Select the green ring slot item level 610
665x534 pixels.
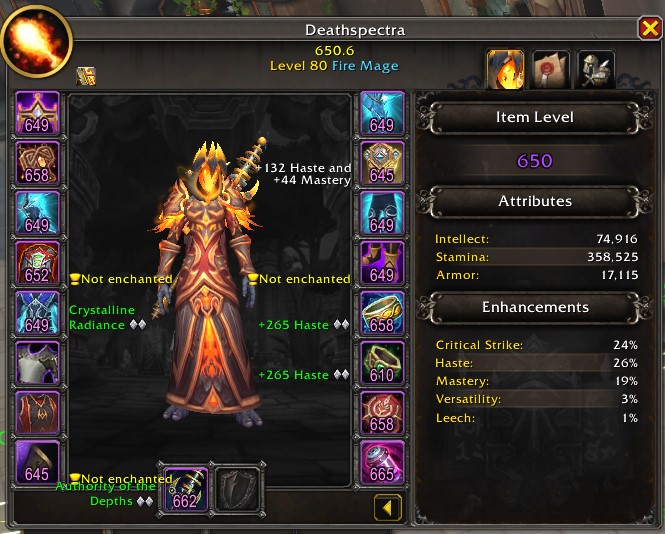click(x=382, y=361)
